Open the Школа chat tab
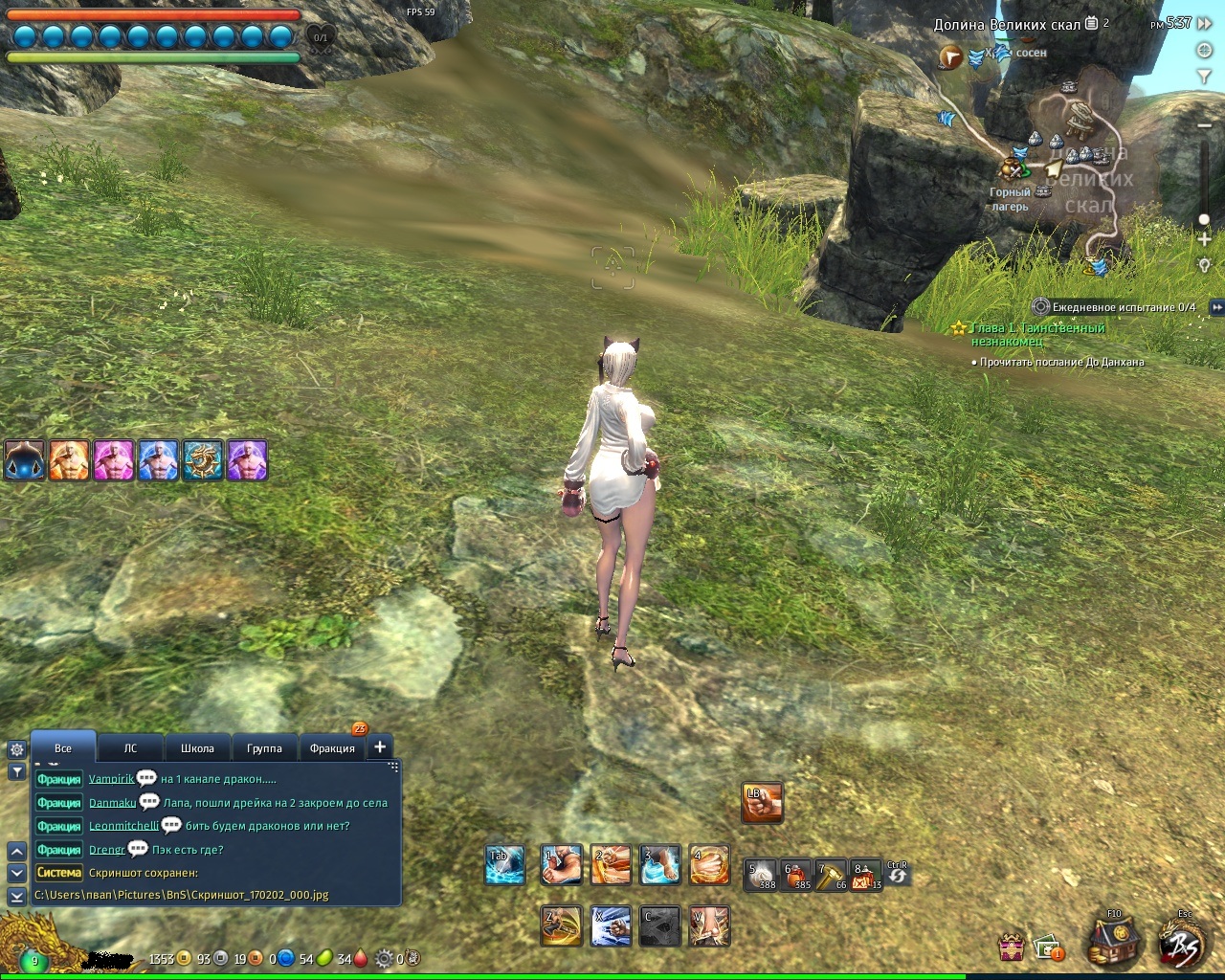This screenshot has width=1225, height=980. tap(197, 748)
